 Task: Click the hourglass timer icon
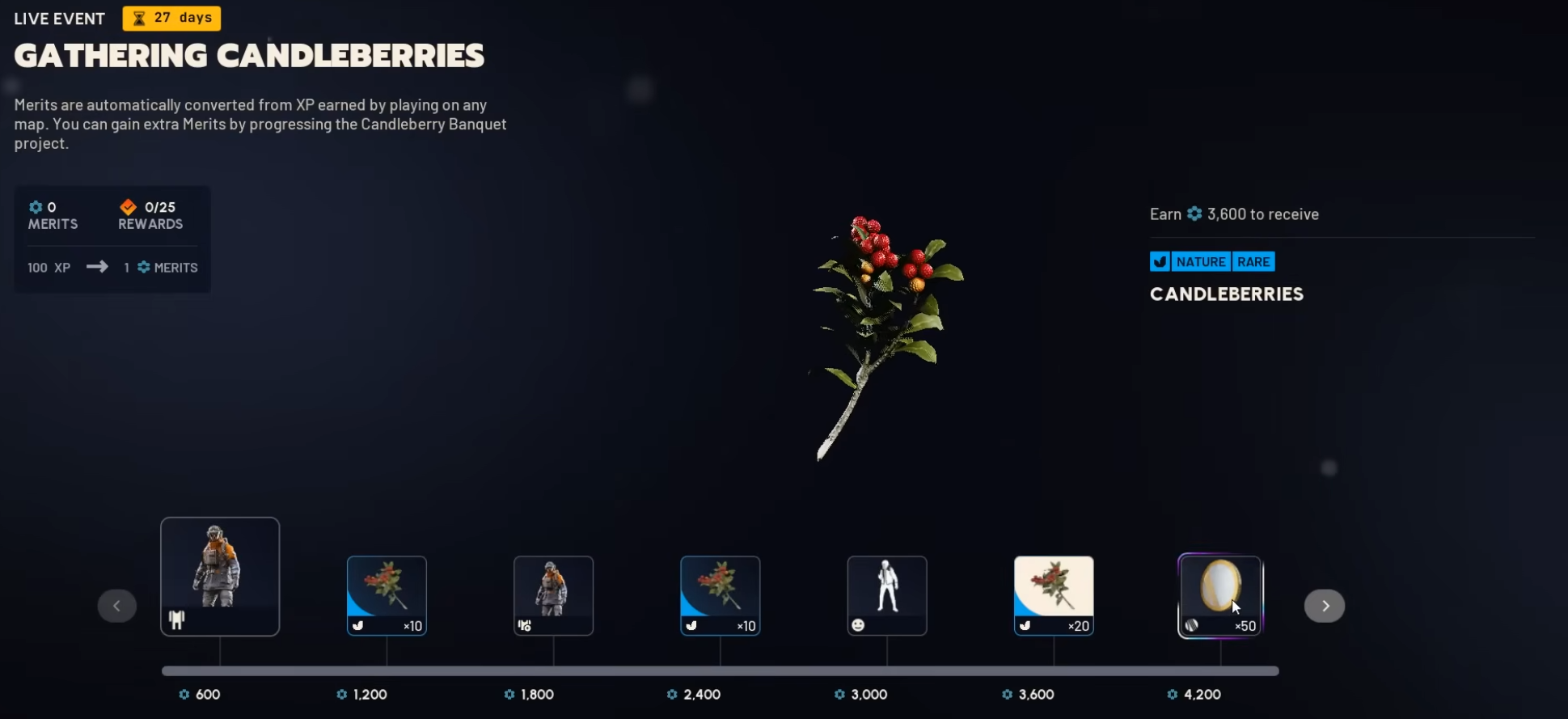[138, 18]
